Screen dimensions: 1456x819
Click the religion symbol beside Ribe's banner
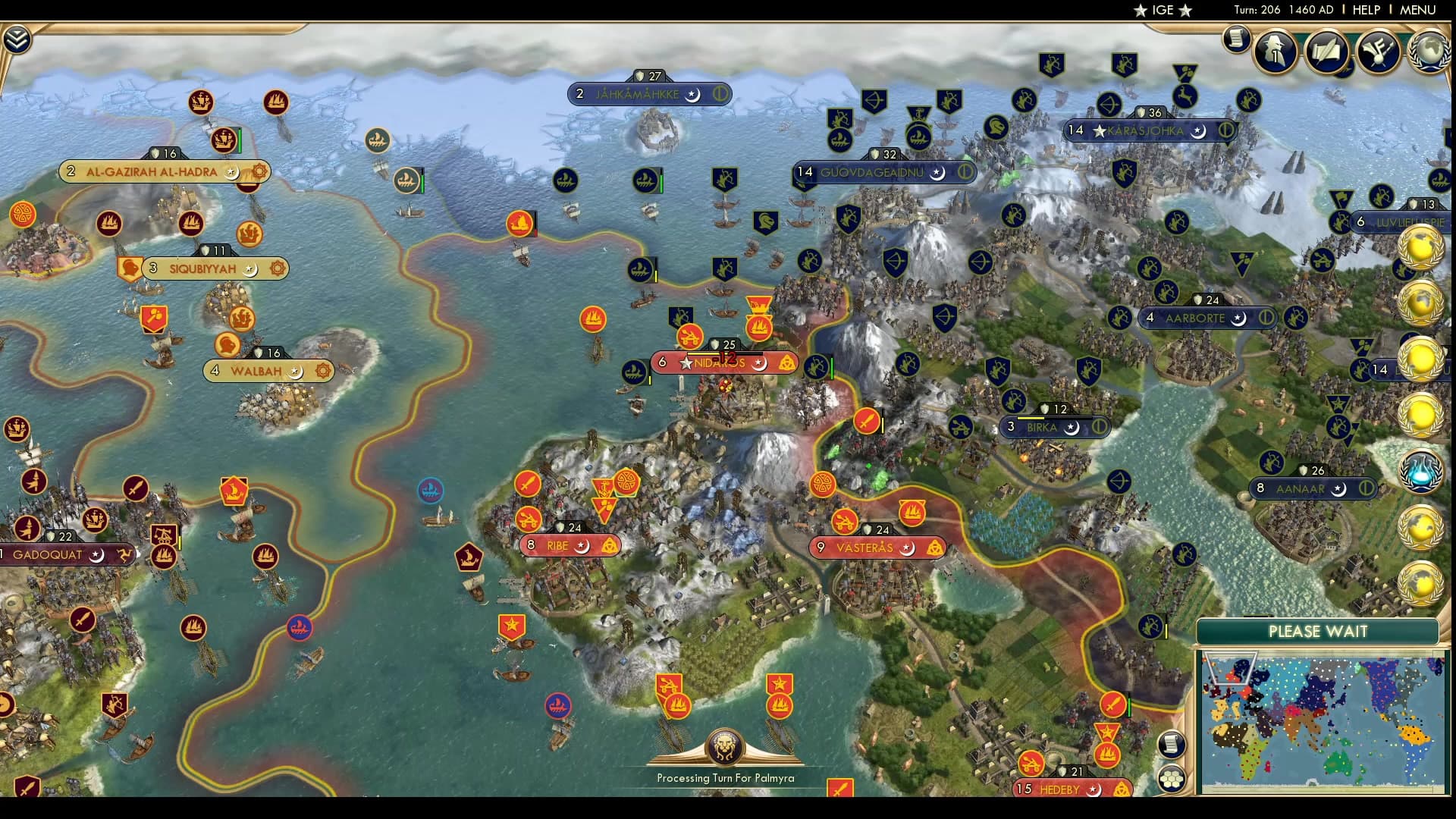click(x=609, y=545)
